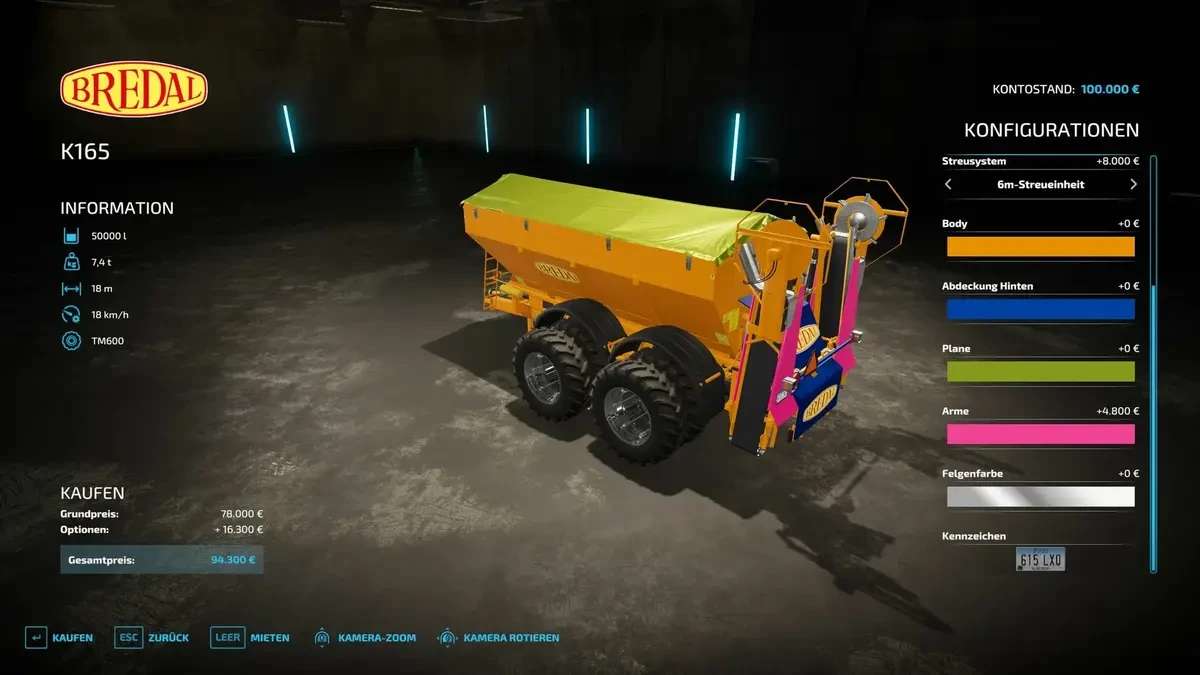Screen dimensions: 1200x675
Task: Select next Streusystem option arrow
Action: click(x=1133, y=185)
